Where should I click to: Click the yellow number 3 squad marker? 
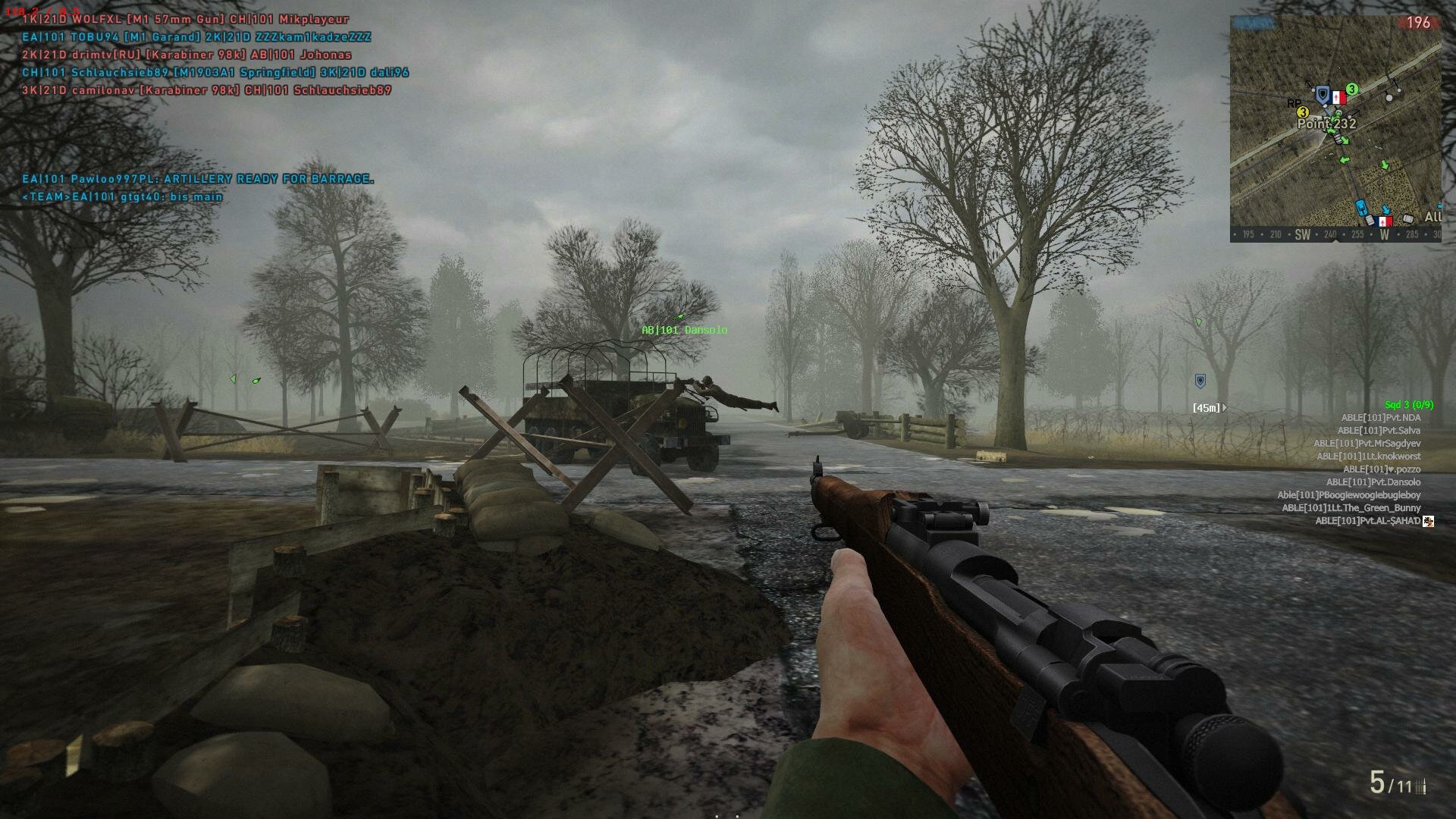click(1303, 112)
